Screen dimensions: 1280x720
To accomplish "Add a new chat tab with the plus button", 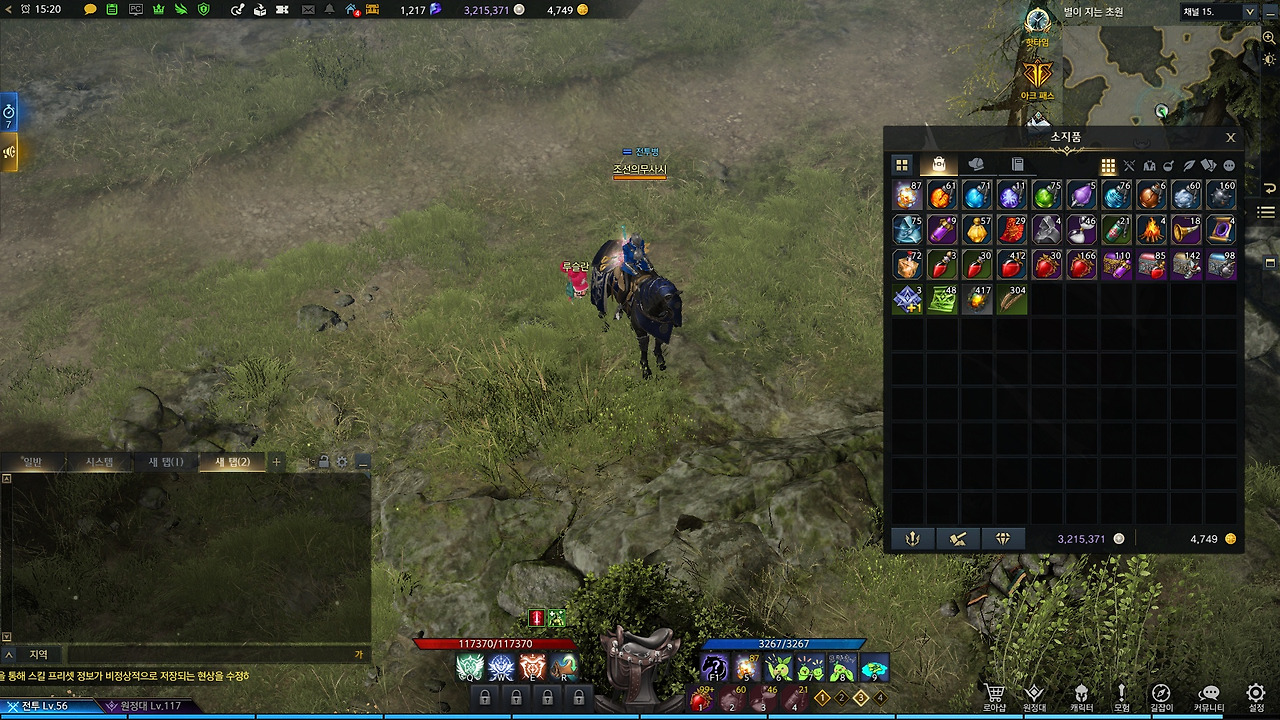I will click(277, 461).
